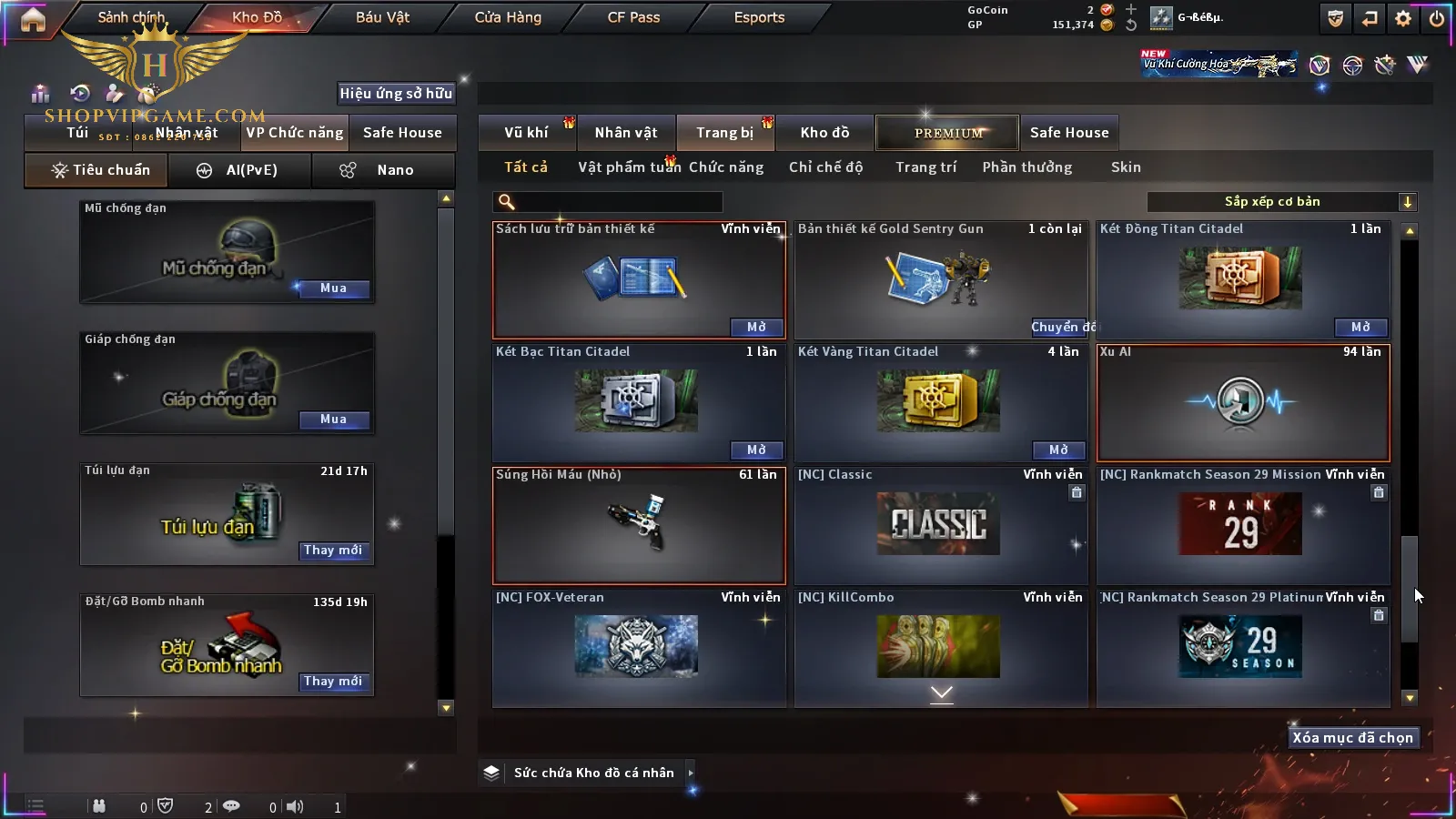Choose the AI(PvE) loadout tab
This screenshot has width=1456, height=819.
[x=239, y=170]
